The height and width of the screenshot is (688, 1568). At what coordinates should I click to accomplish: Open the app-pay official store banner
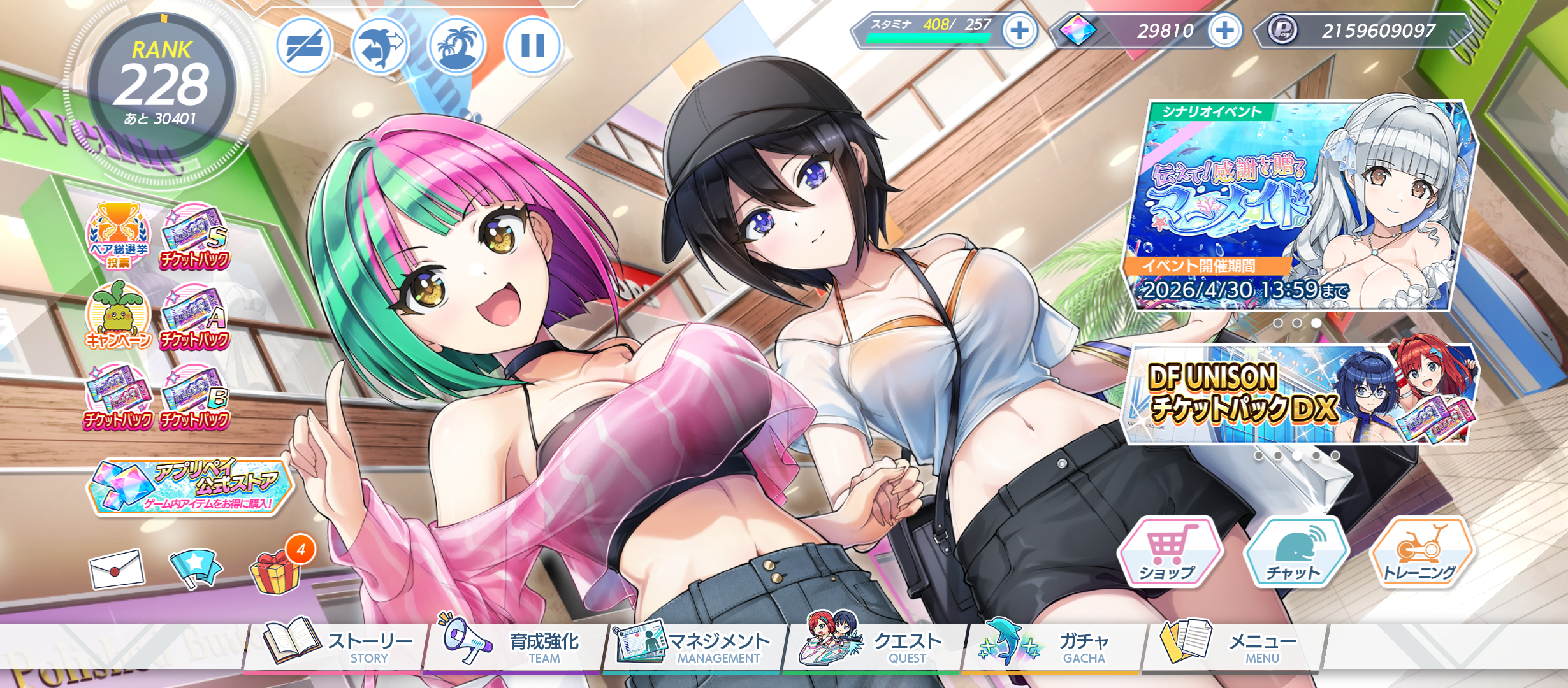[x=189, y=487]
